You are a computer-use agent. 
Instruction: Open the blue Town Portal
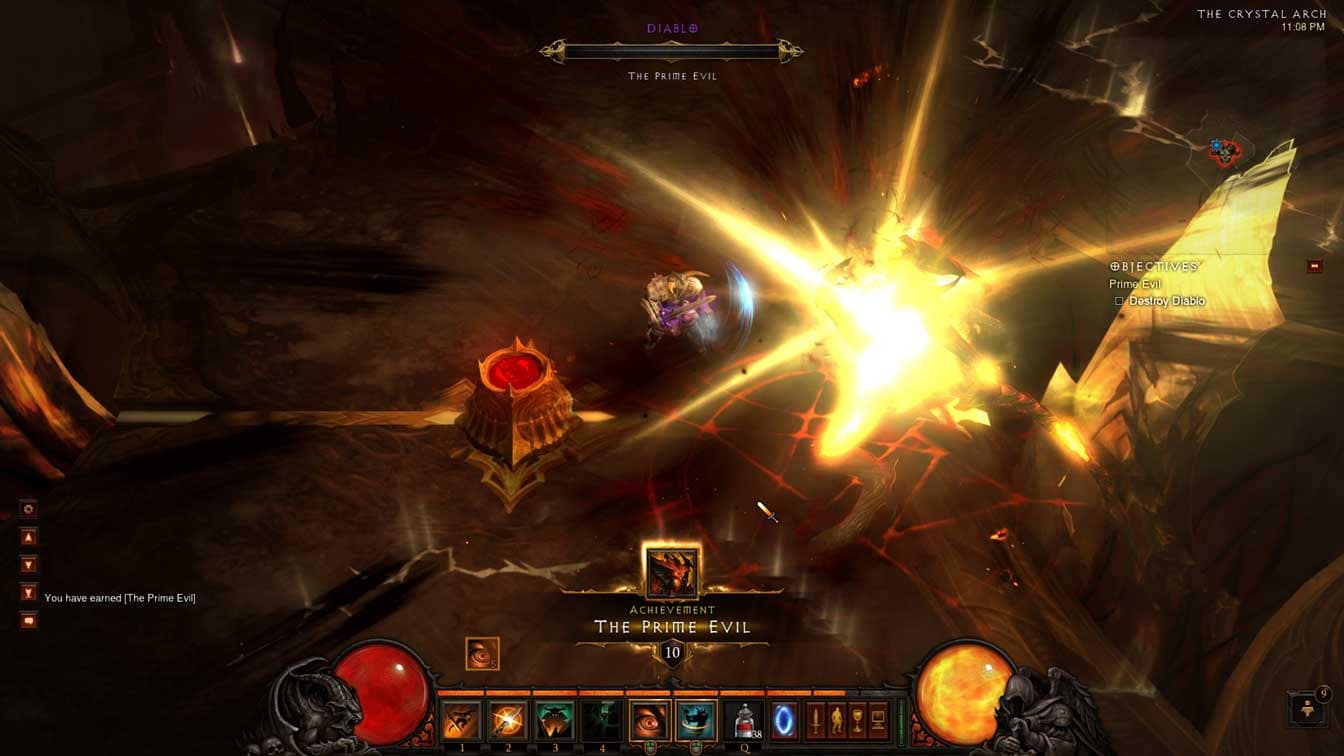point(784,720)
